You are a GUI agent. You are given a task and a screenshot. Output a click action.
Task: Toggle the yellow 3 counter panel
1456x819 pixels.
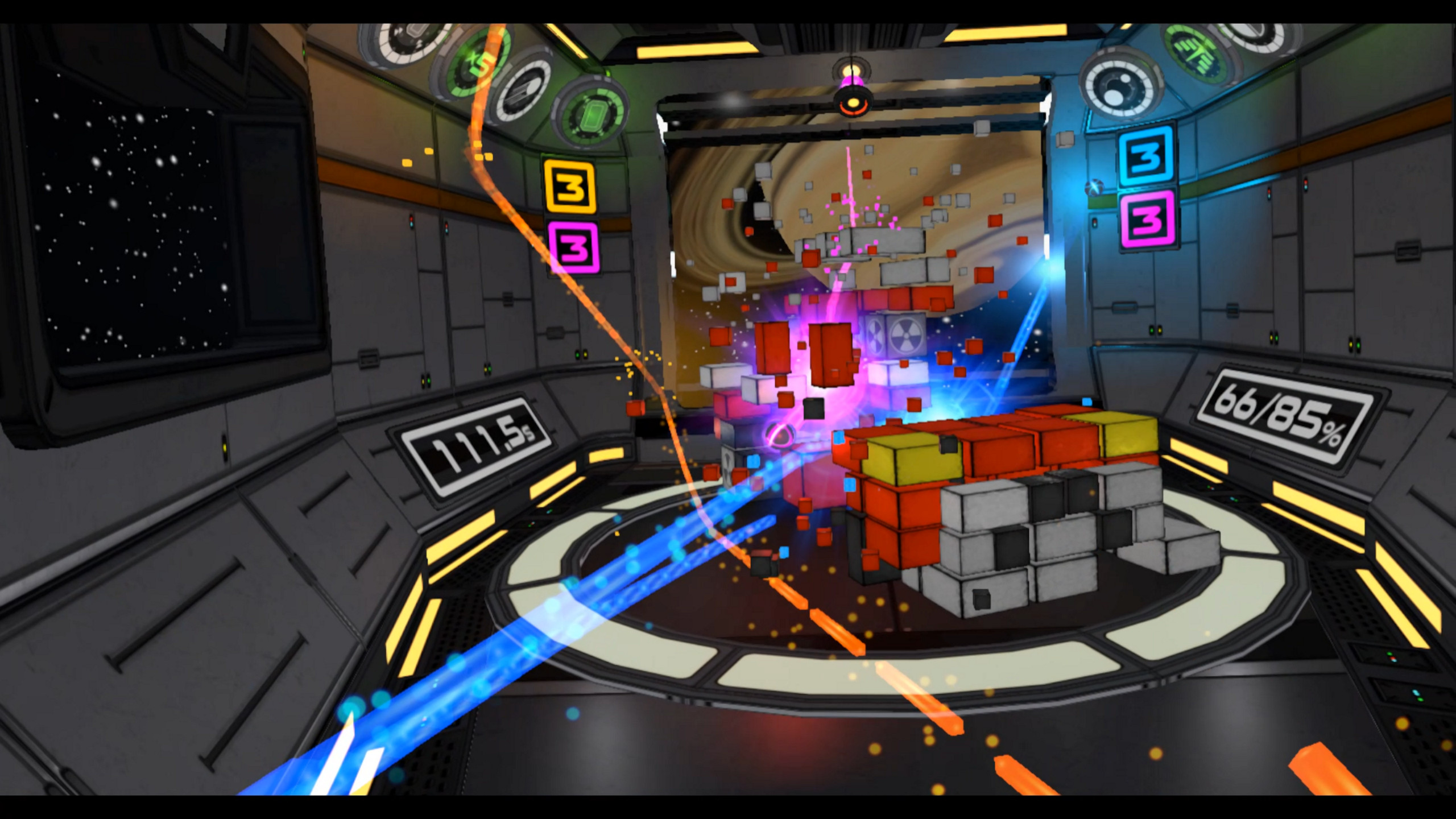coord(570,186)
